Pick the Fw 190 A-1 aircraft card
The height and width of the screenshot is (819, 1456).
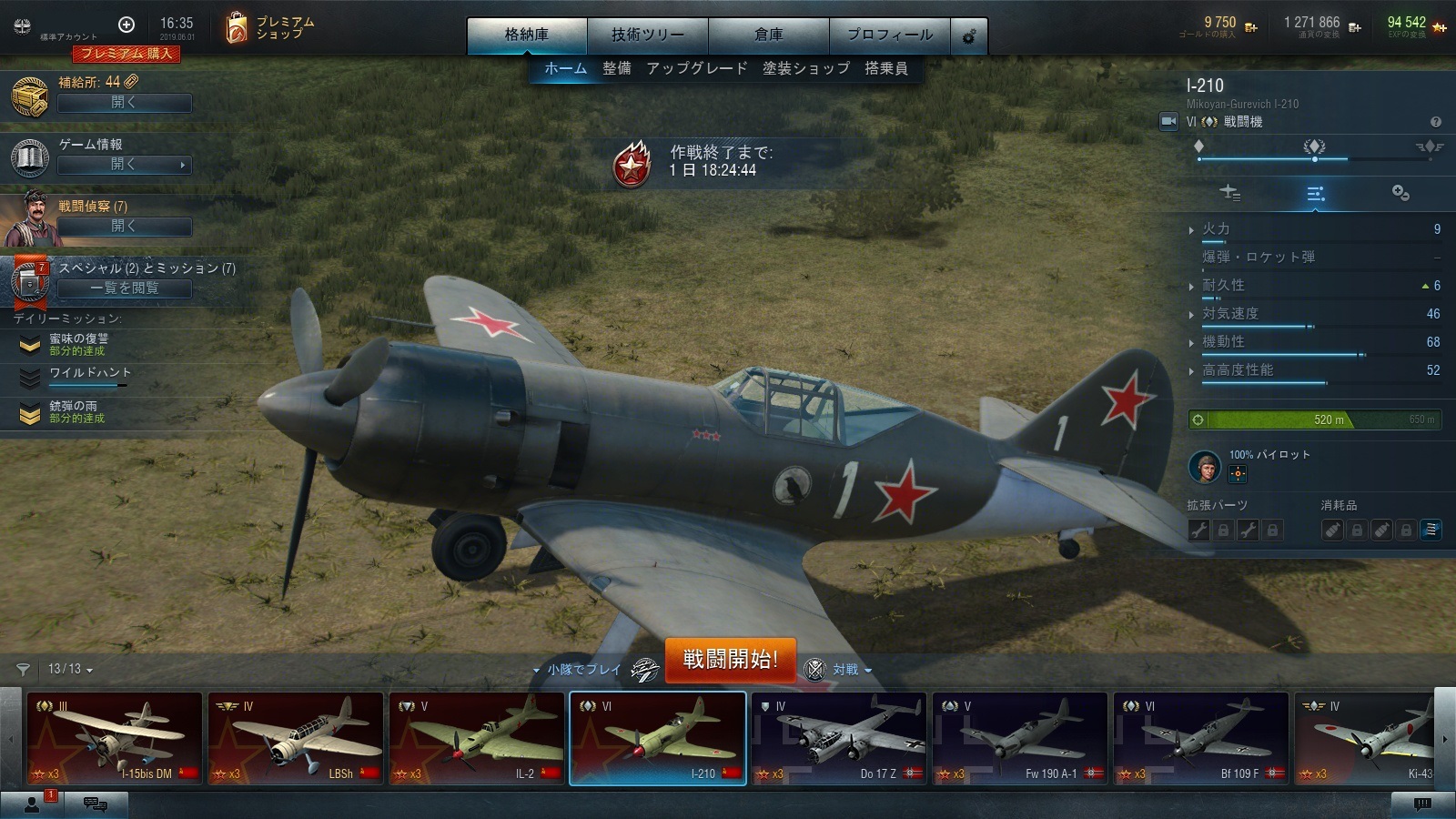coord(1019,738)
